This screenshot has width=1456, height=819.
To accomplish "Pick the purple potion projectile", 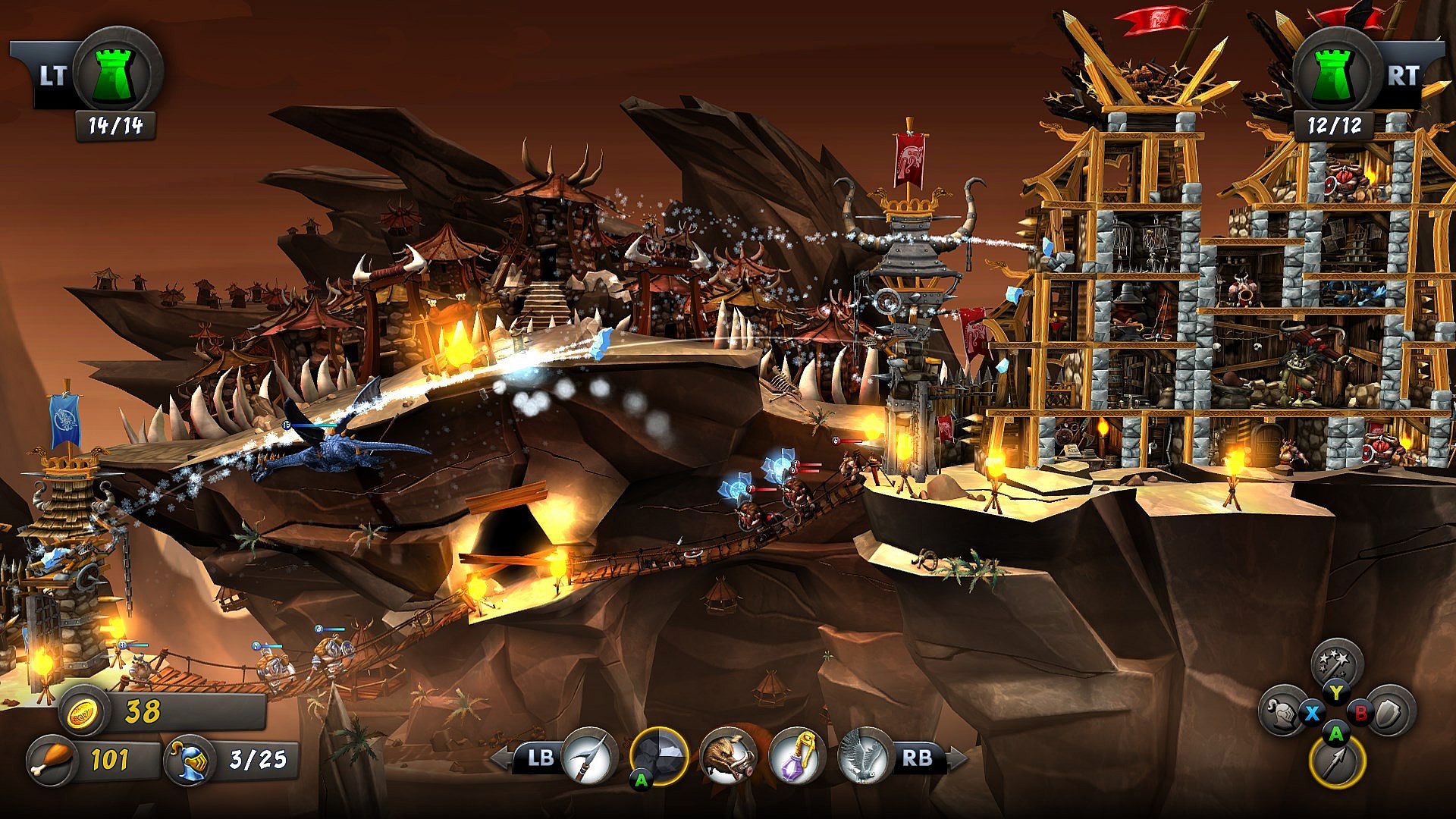I will click(796, 756).
